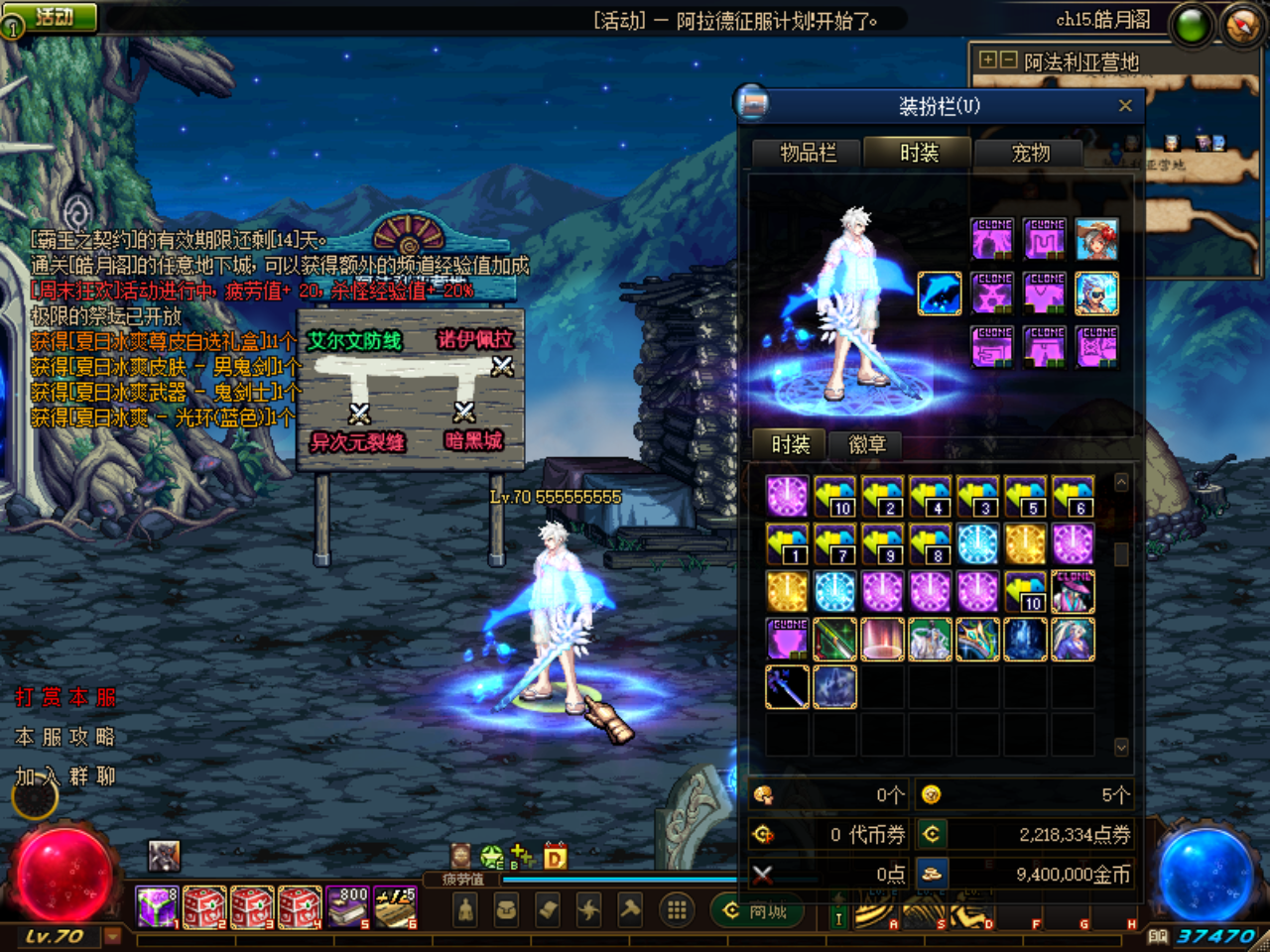
Task: Open the grid menu icon near the shop button
Action: click(676, 910)
